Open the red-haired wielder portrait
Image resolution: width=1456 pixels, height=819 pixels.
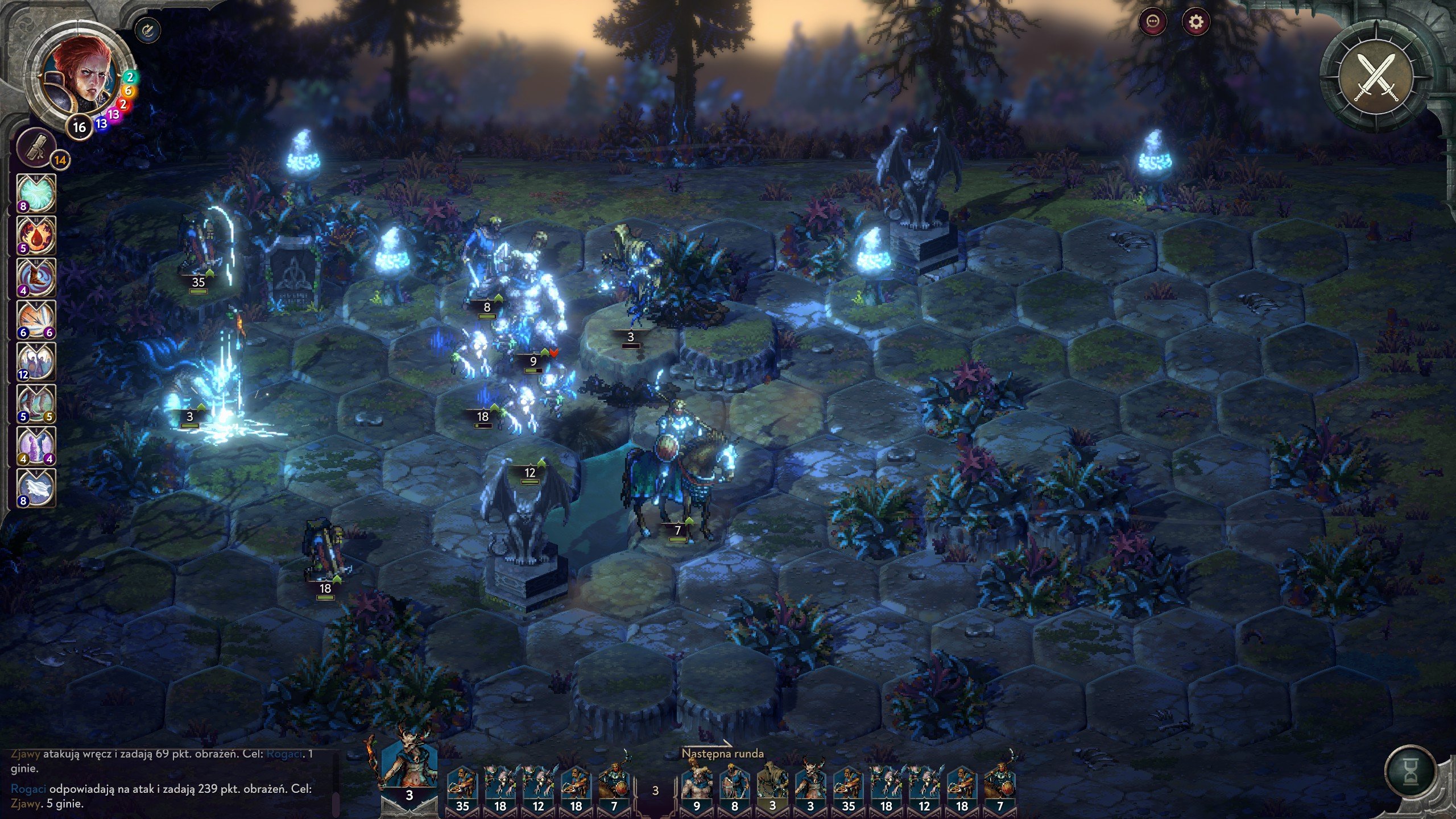tap(84, 74)
